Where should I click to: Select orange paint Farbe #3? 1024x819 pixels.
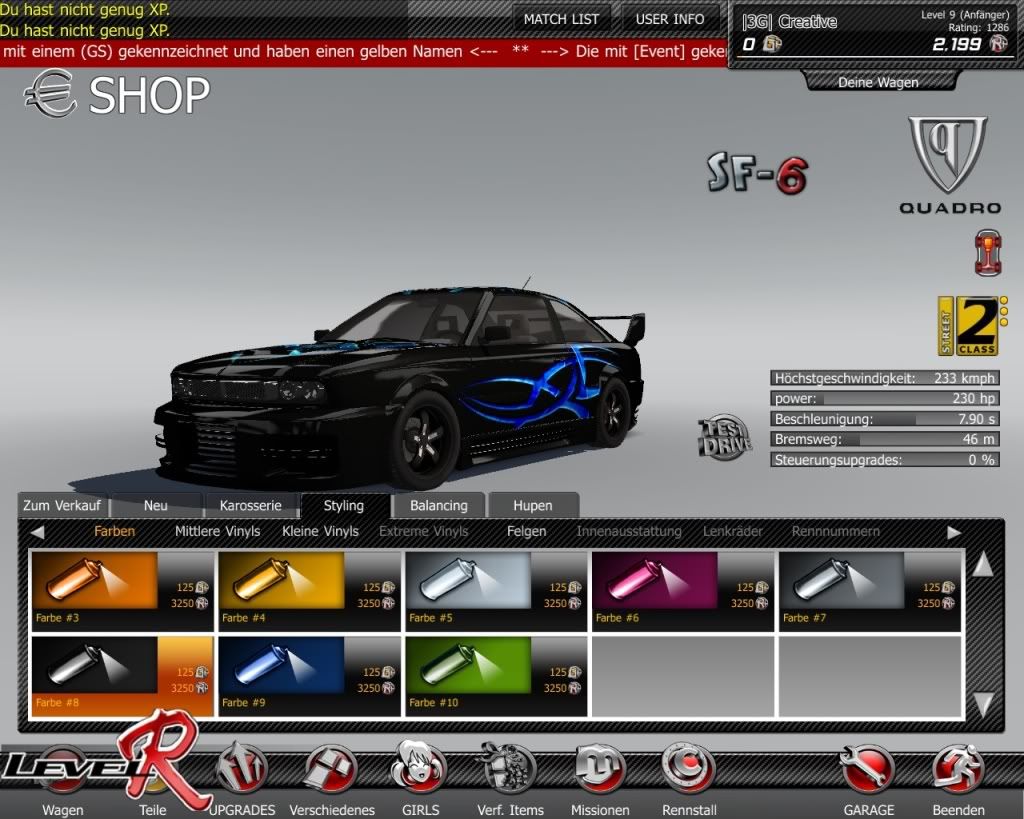122,590
